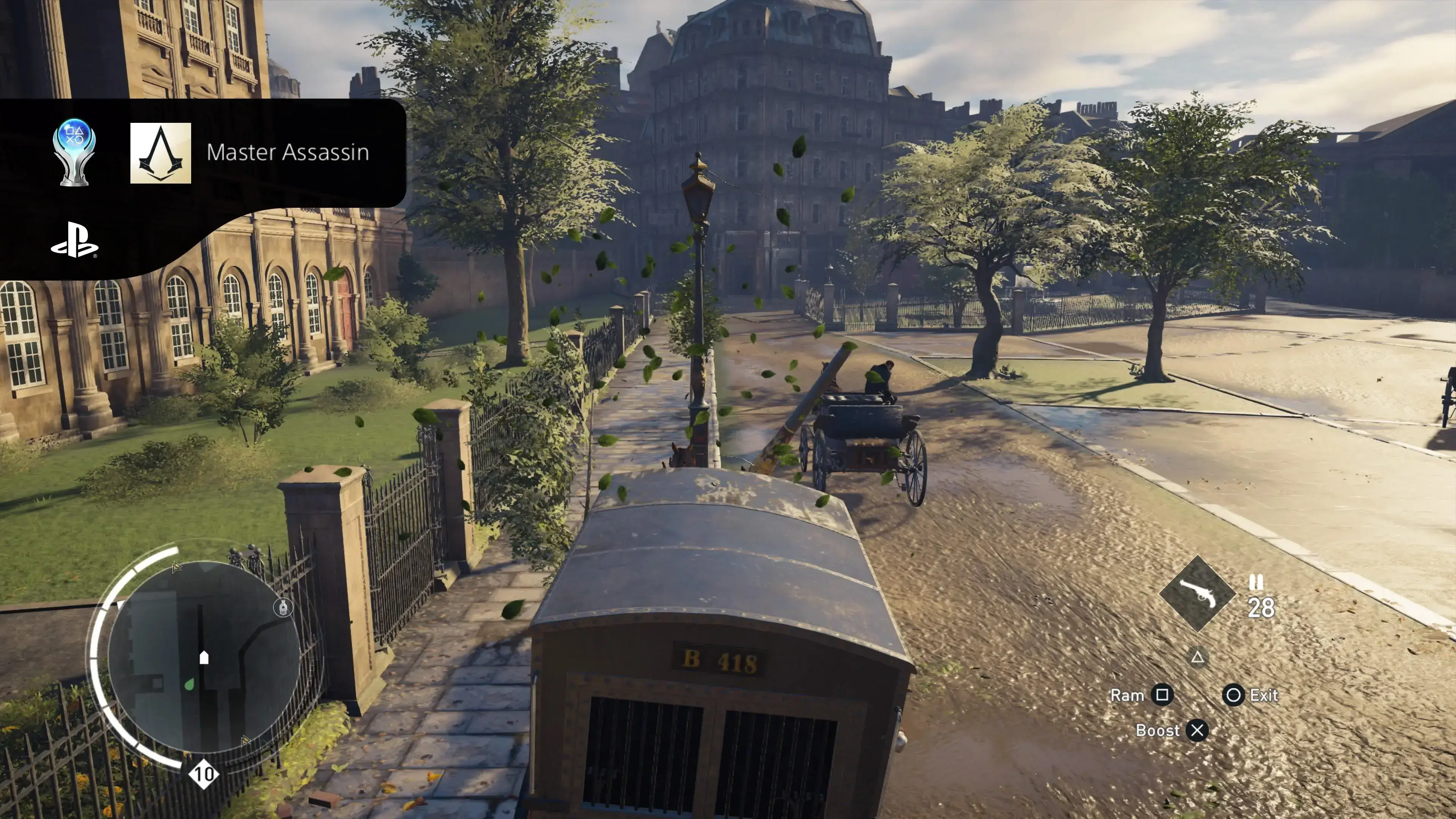Select the revolver weapon icon

tap(1197, 593)
